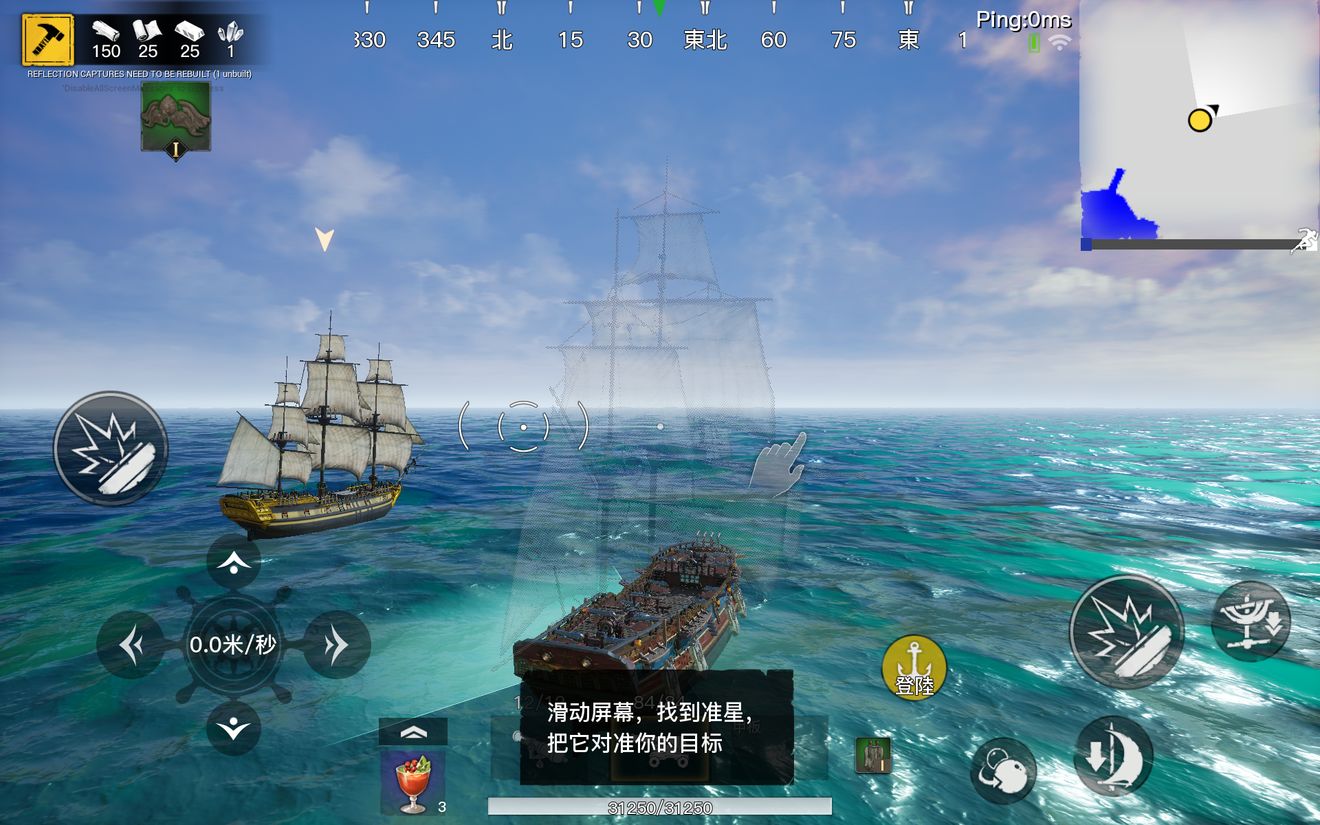Fire the right broadside cannons

click(1126, 631)
